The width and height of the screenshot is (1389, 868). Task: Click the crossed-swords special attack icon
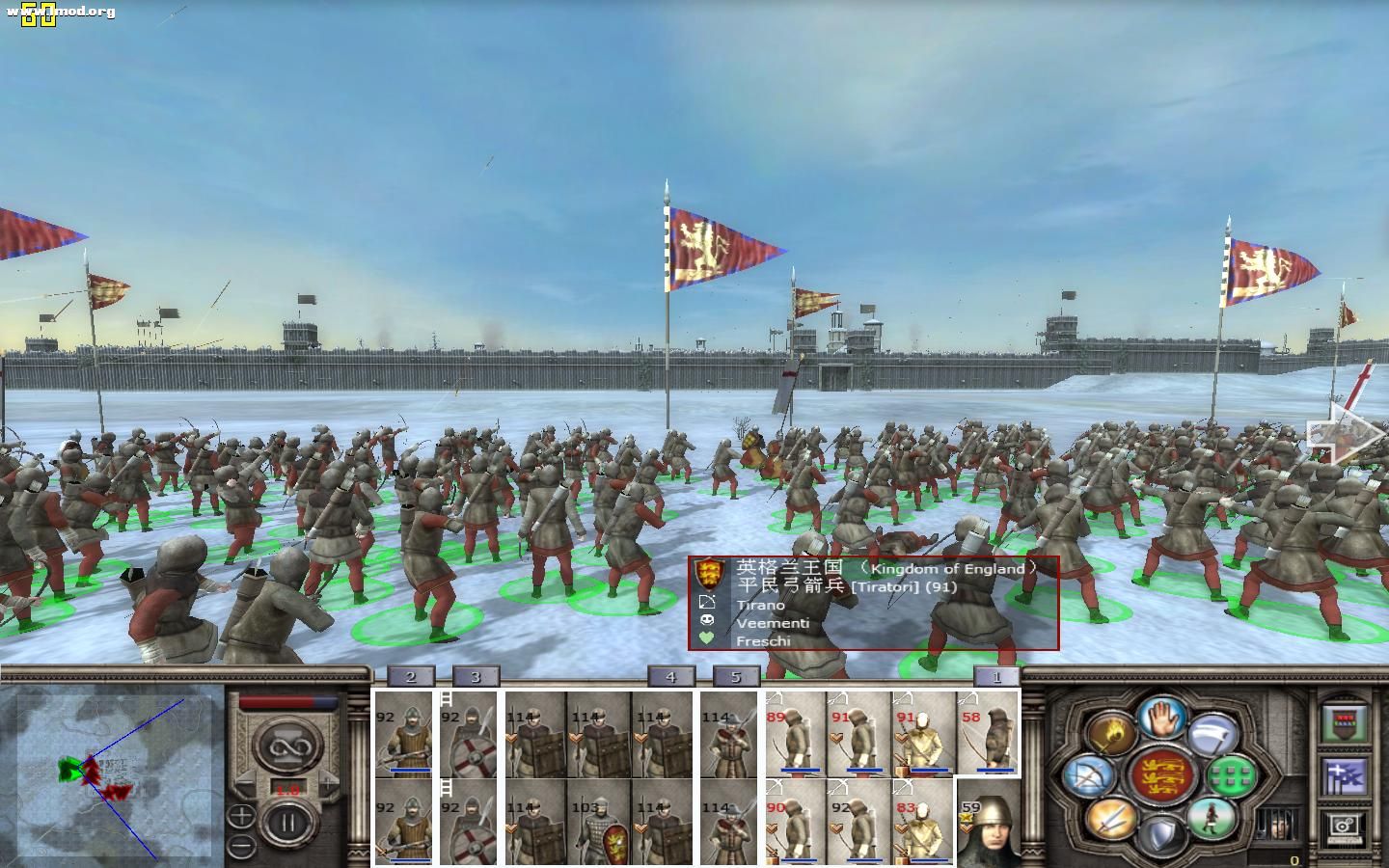pos(1111,820)
